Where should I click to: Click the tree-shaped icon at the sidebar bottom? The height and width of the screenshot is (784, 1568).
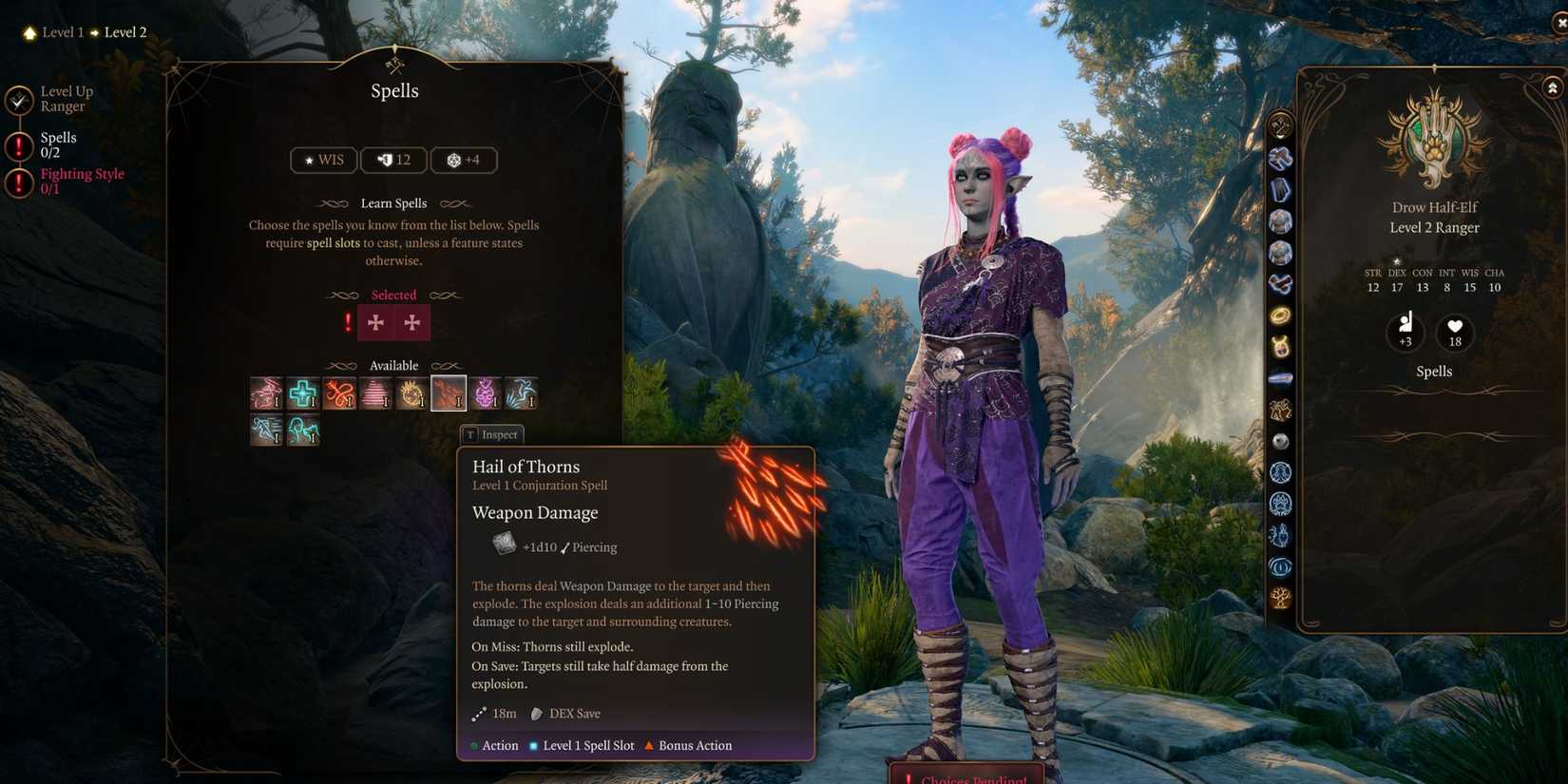click(x=1280, y=598)
